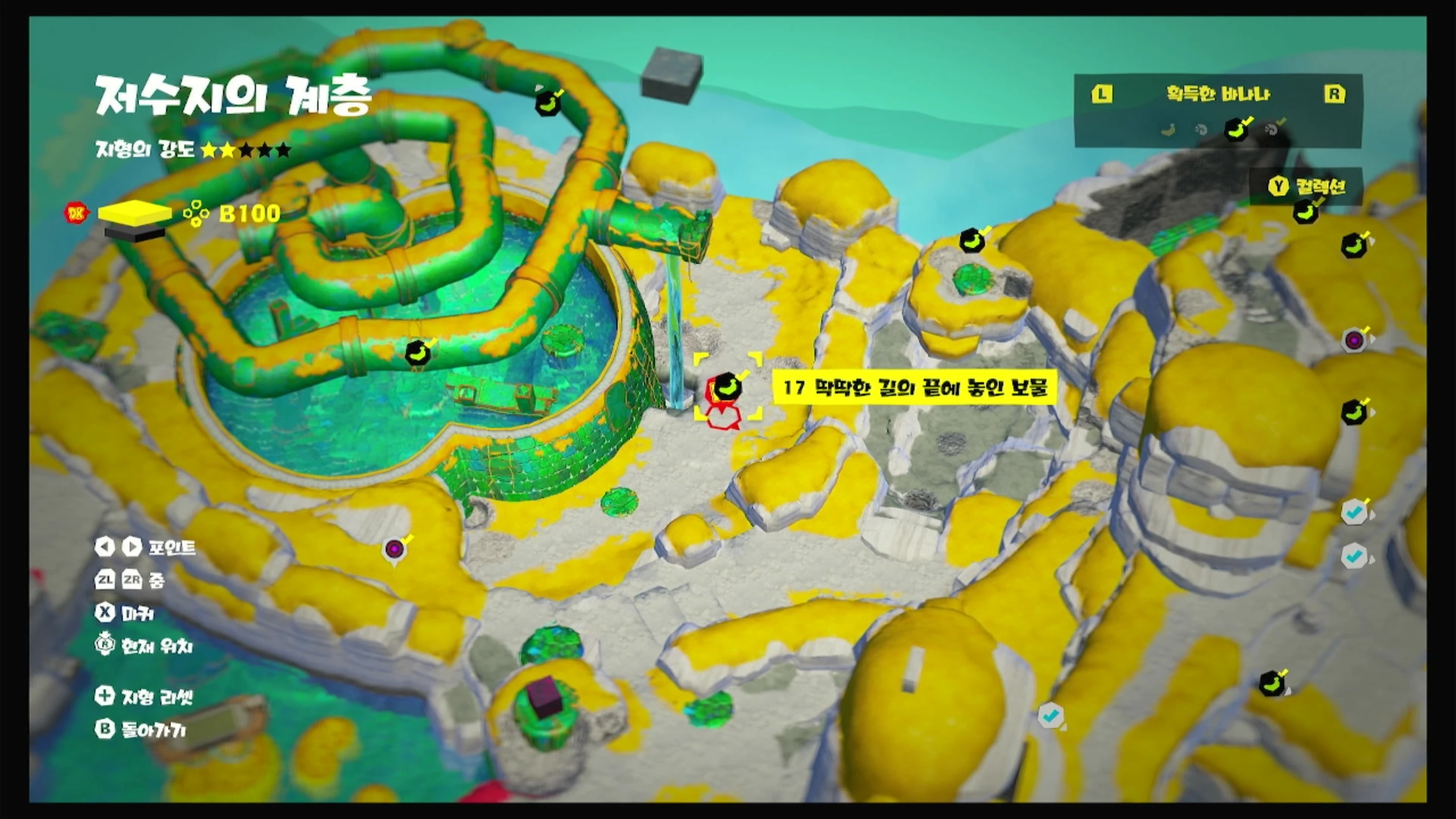The image size is (1456, 819).
Task: Switch filter to the unchecked fossil icon
Action: point(1201,130)
